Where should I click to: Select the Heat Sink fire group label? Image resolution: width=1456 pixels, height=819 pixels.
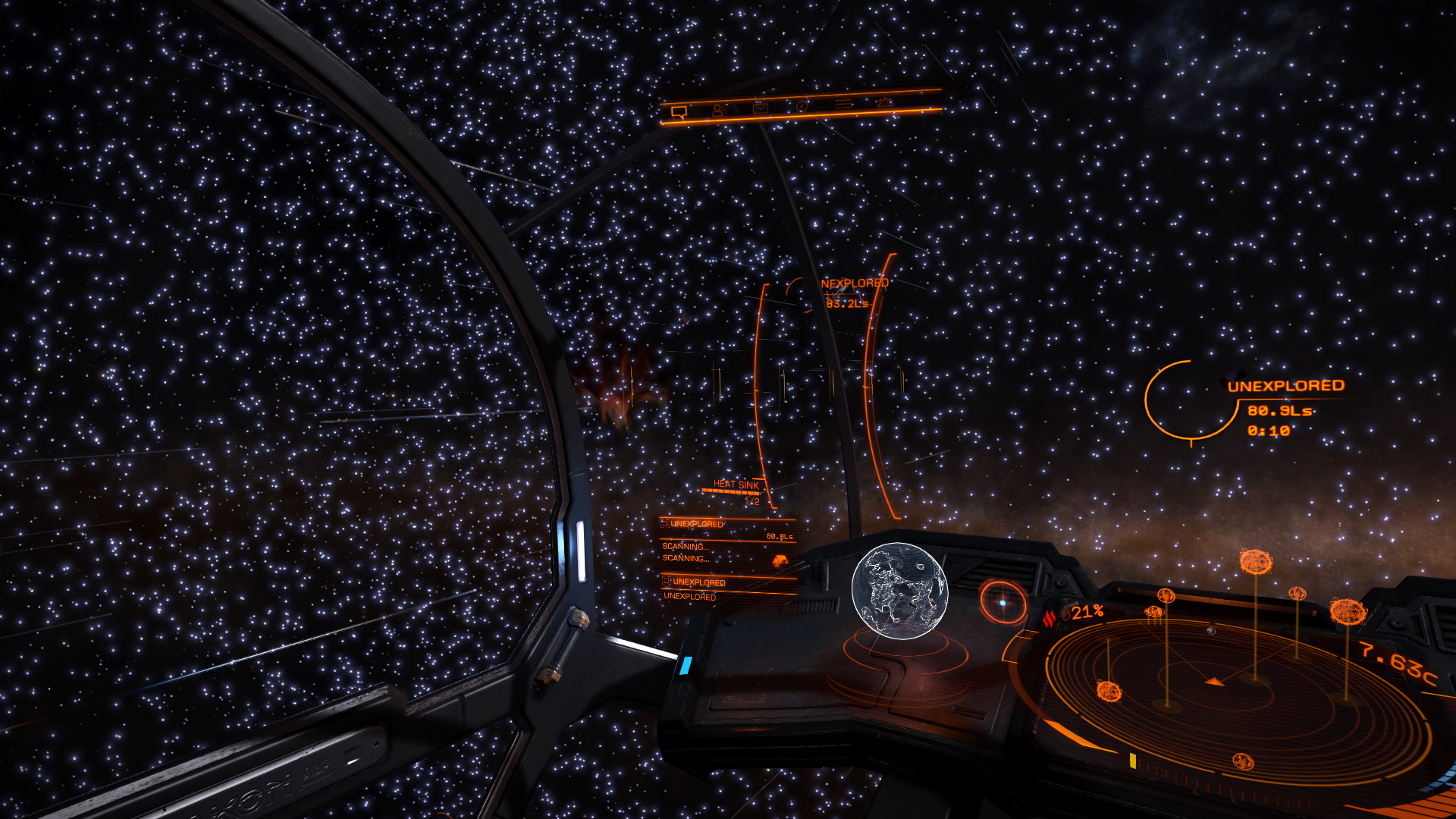tap(736, 485)
